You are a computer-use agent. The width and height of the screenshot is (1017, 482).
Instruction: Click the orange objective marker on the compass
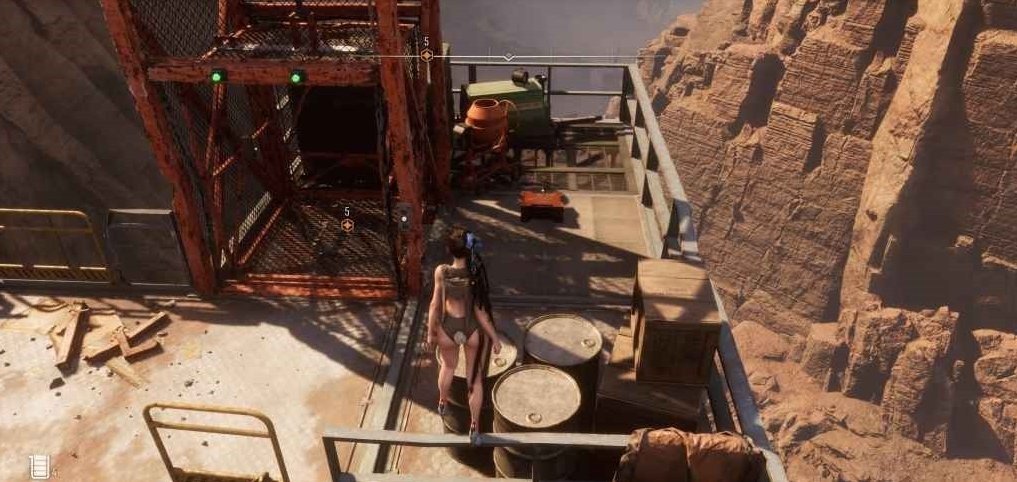(426, 56)
